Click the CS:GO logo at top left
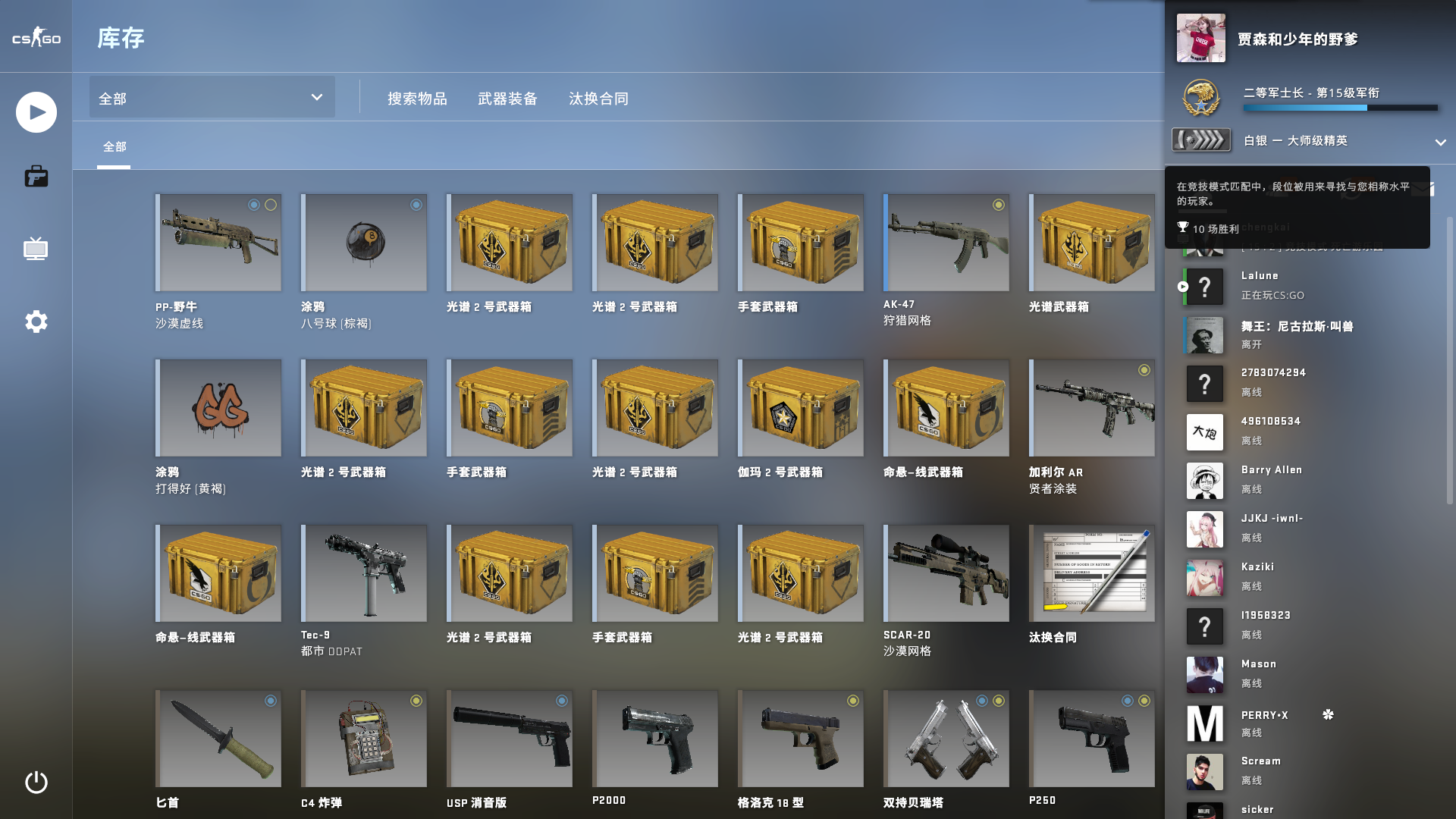This screenshot has width=1456, height=819. click(x=35, y=36)
